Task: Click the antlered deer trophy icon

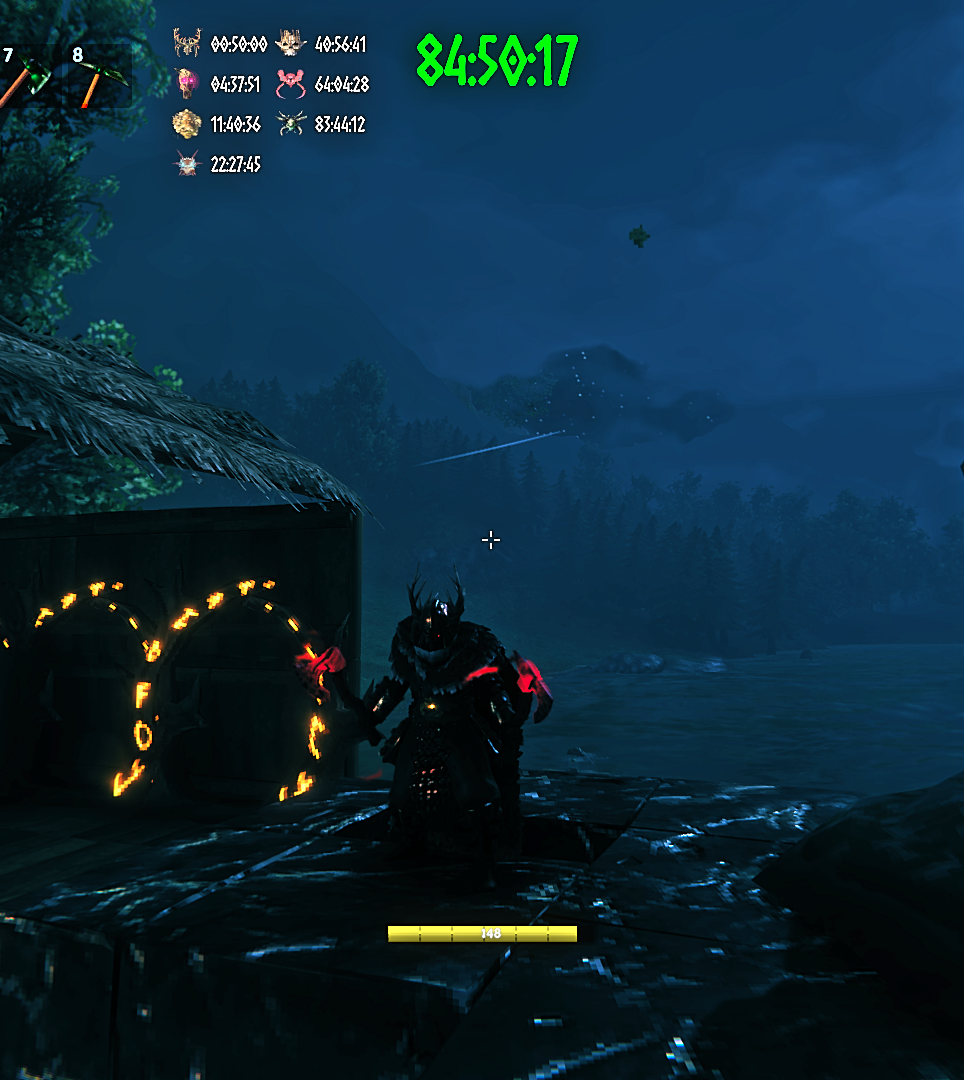Action: click(187, 43)
